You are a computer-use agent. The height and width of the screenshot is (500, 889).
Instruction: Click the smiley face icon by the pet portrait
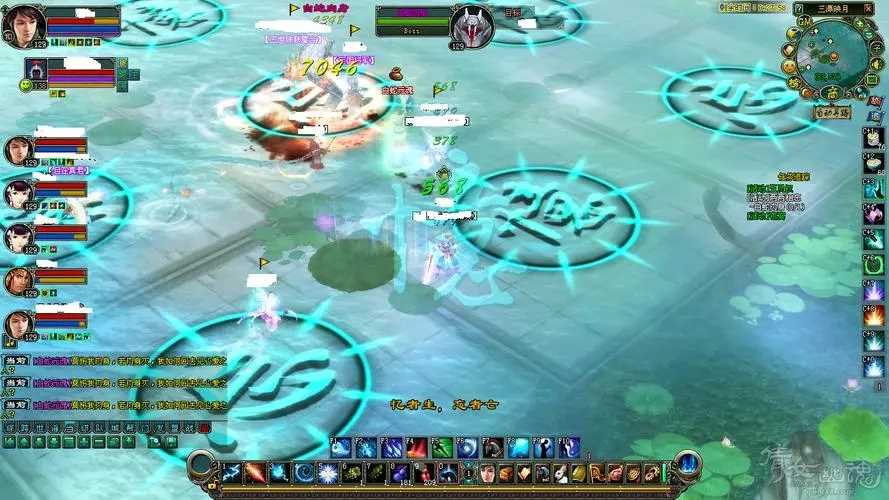pyautogui.click(x=25, y=85)
